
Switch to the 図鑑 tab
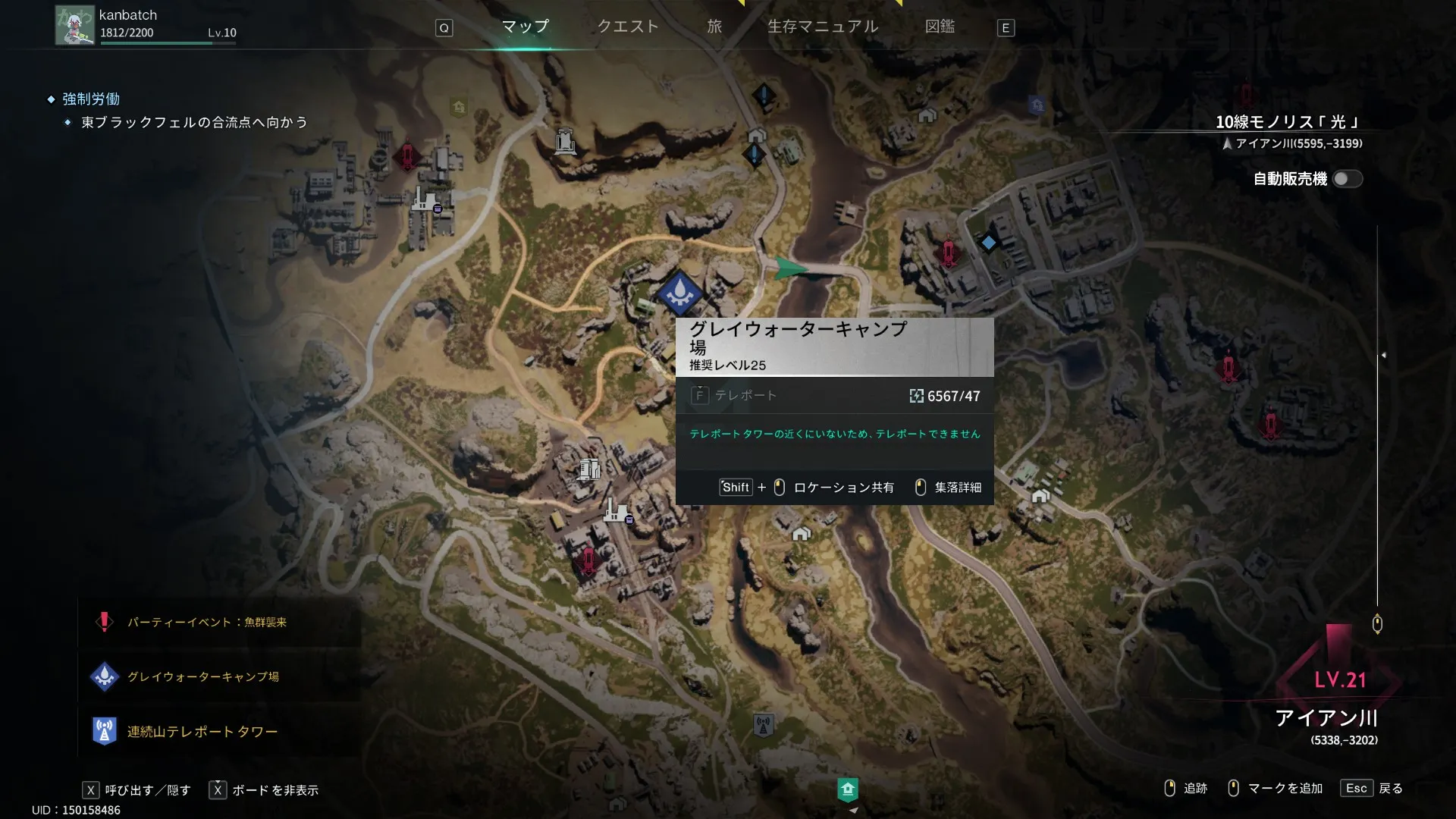[940, 27]
